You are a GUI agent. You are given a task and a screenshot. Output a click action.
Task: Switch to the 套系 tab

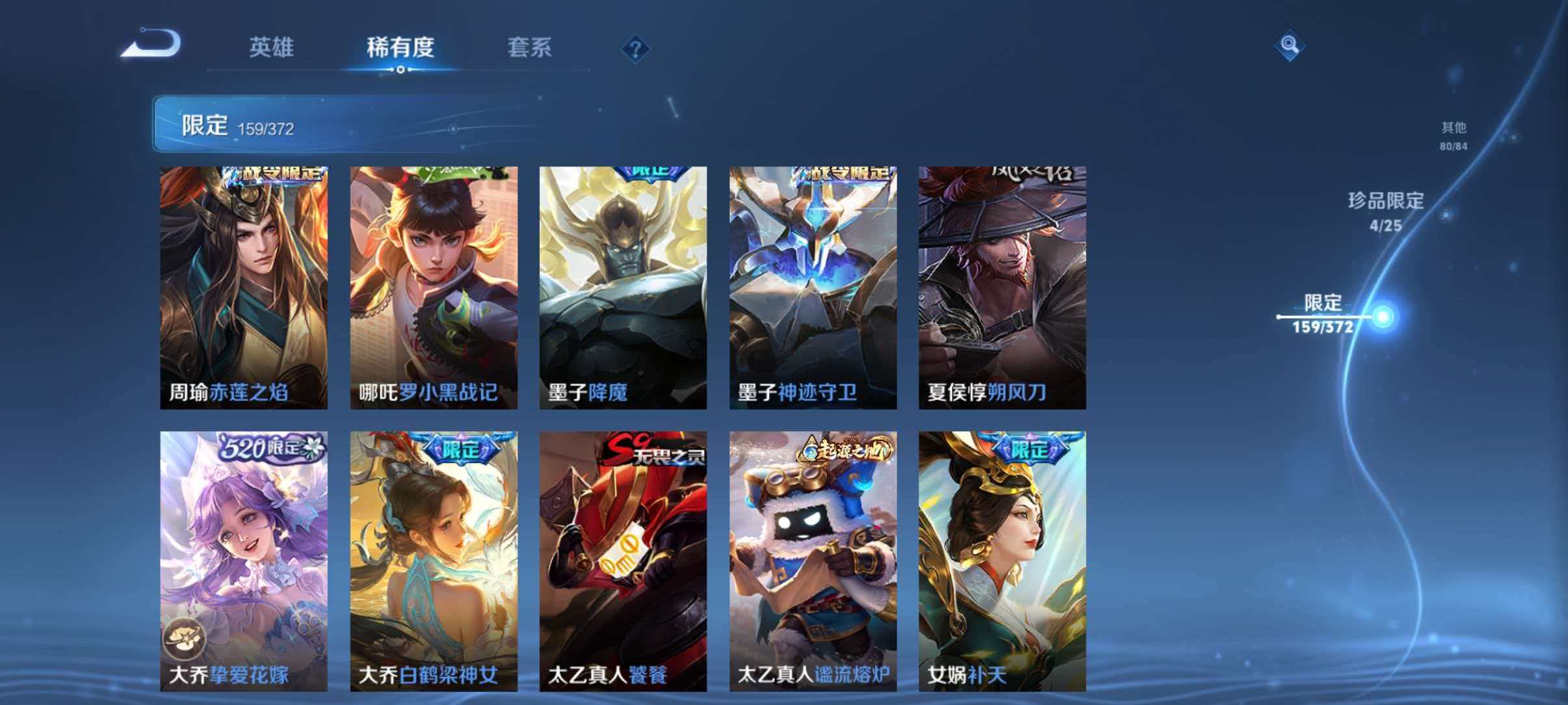530,47
